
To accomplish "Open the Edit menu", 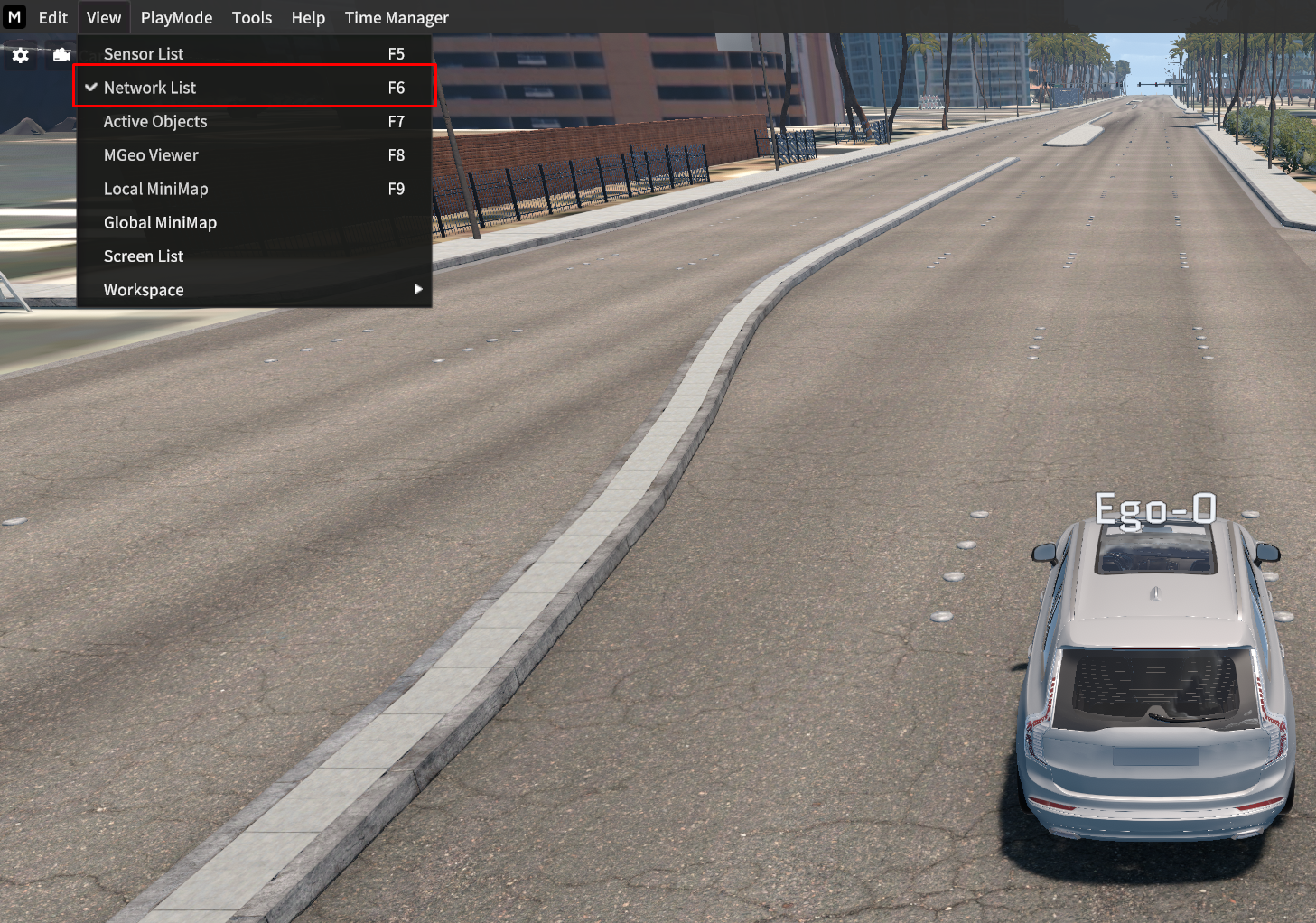I will [53, 18].
